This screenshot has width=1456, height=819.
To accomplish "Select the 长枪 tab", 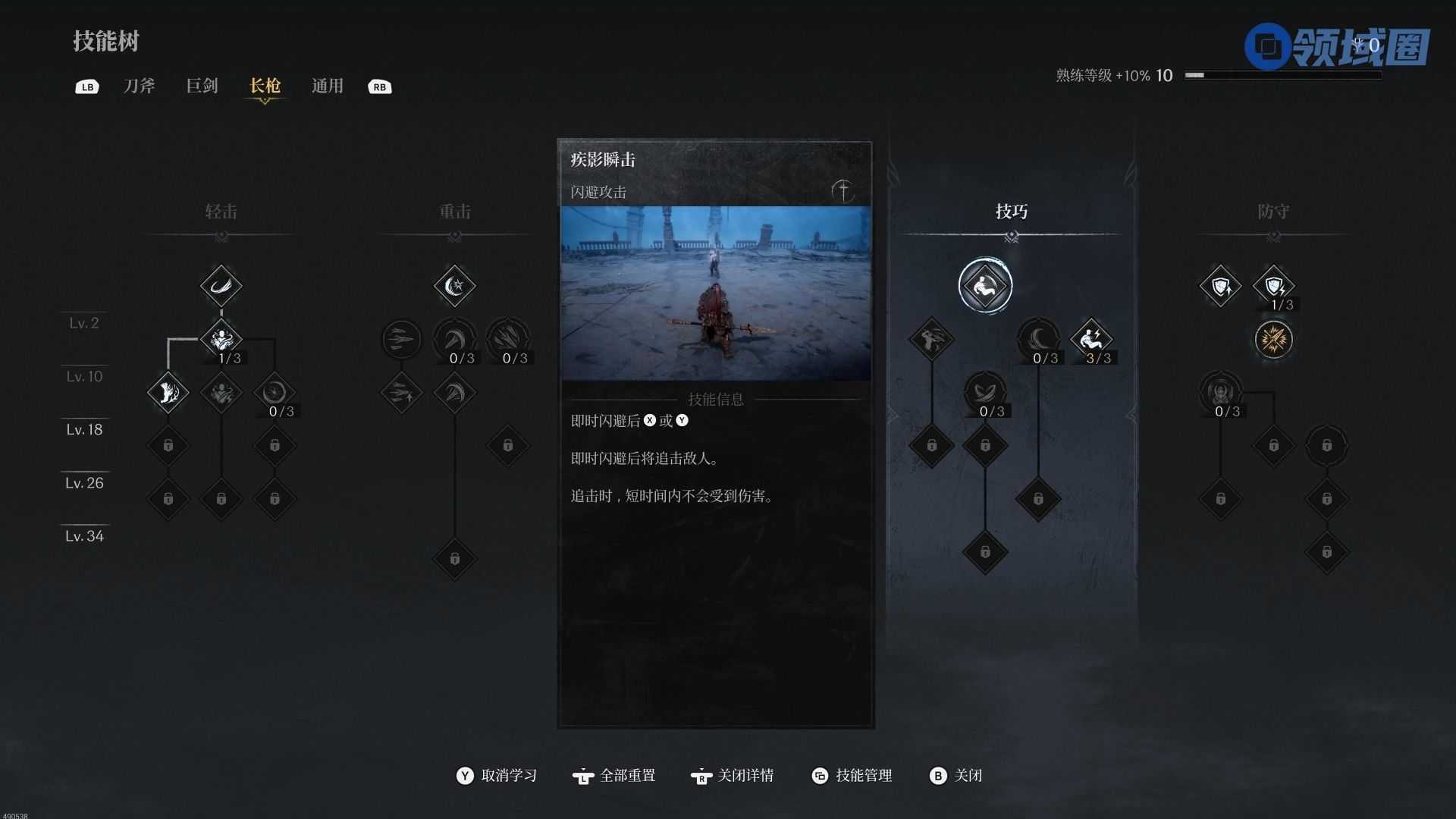I will pyautogui.click(x=265, y=86).
